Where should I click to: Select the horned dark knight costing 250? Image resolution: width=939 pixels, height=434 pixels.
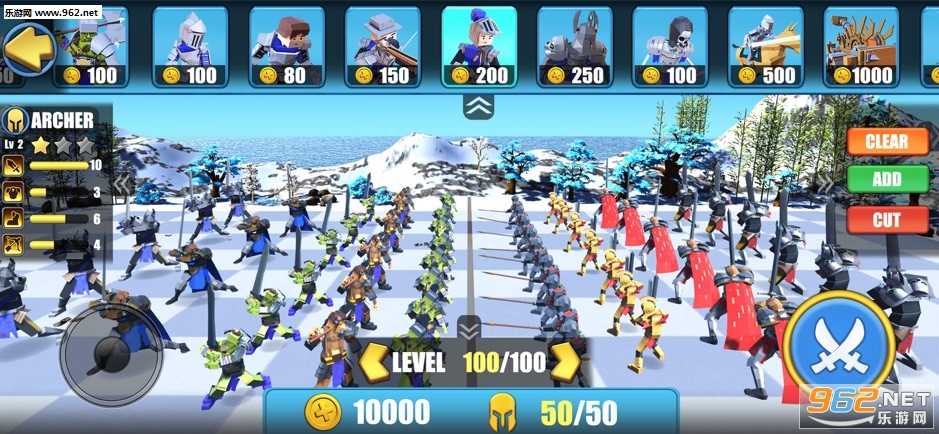[x=574, y=46]
